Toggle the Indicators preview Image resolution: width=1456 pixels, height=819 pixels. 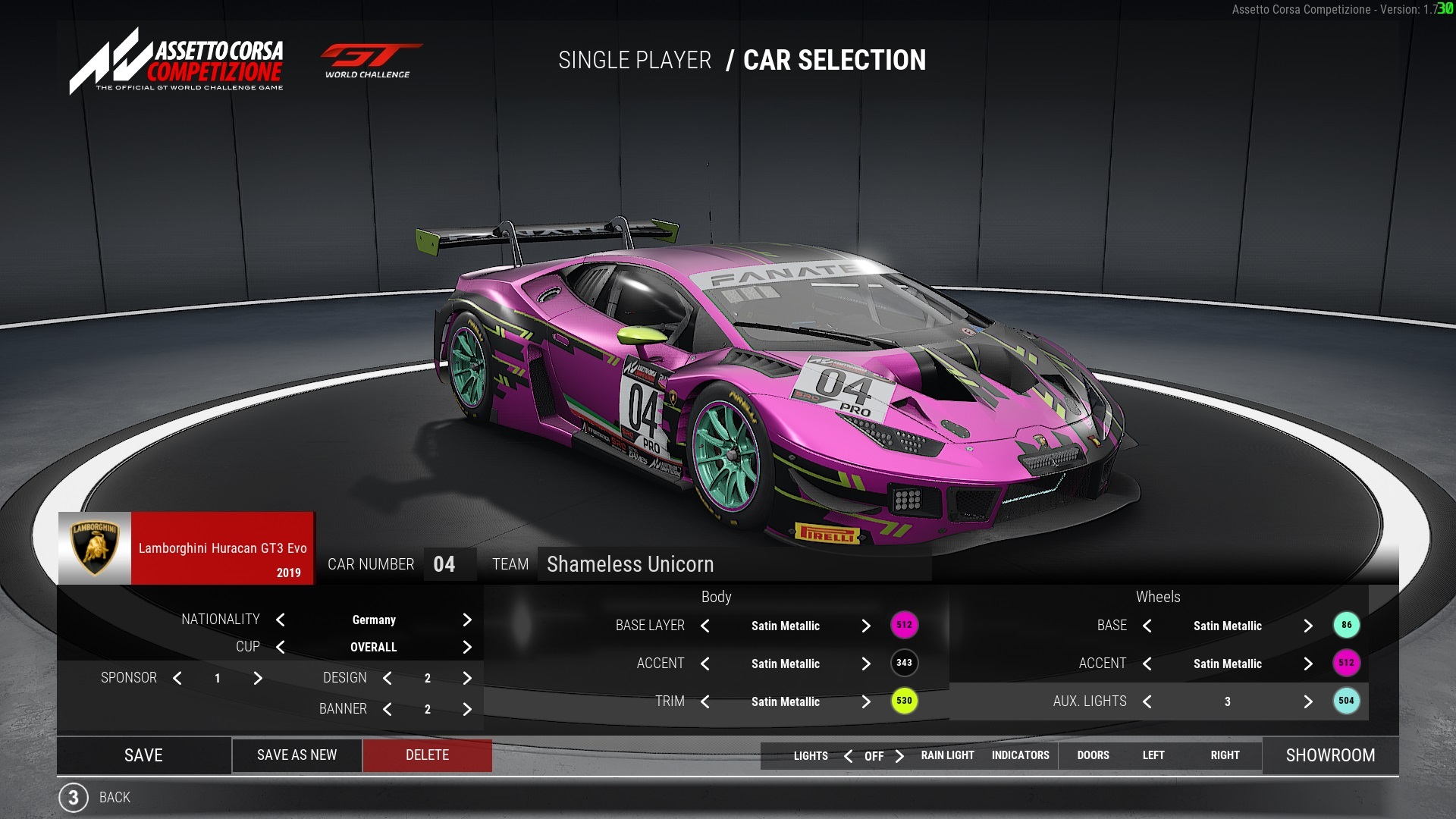pos(1020,756)
